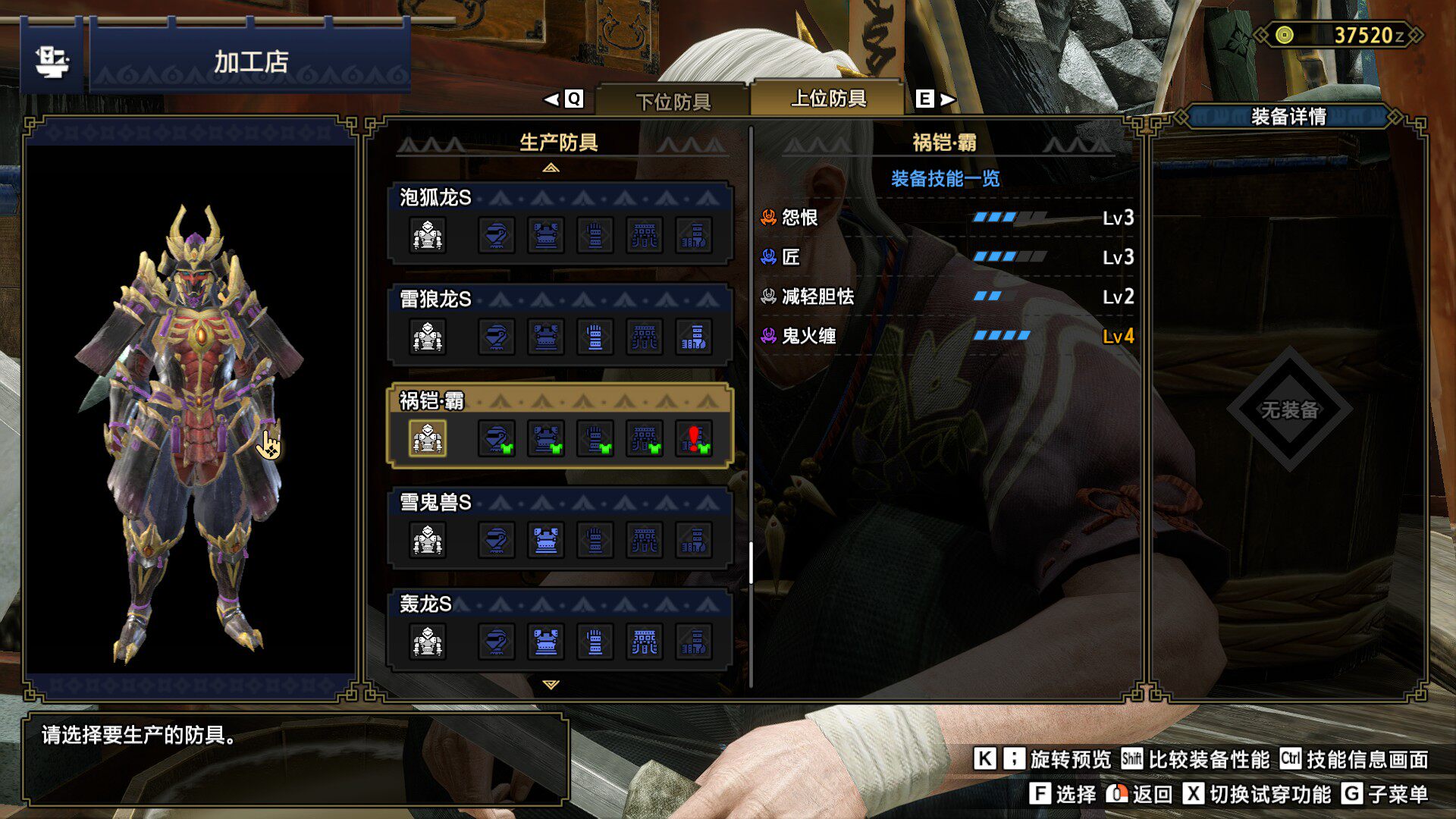Viewport: 1456px width, 819px height.
Task: Select the 轰龙S chest armor piece
Action: (x=546, y=642)
